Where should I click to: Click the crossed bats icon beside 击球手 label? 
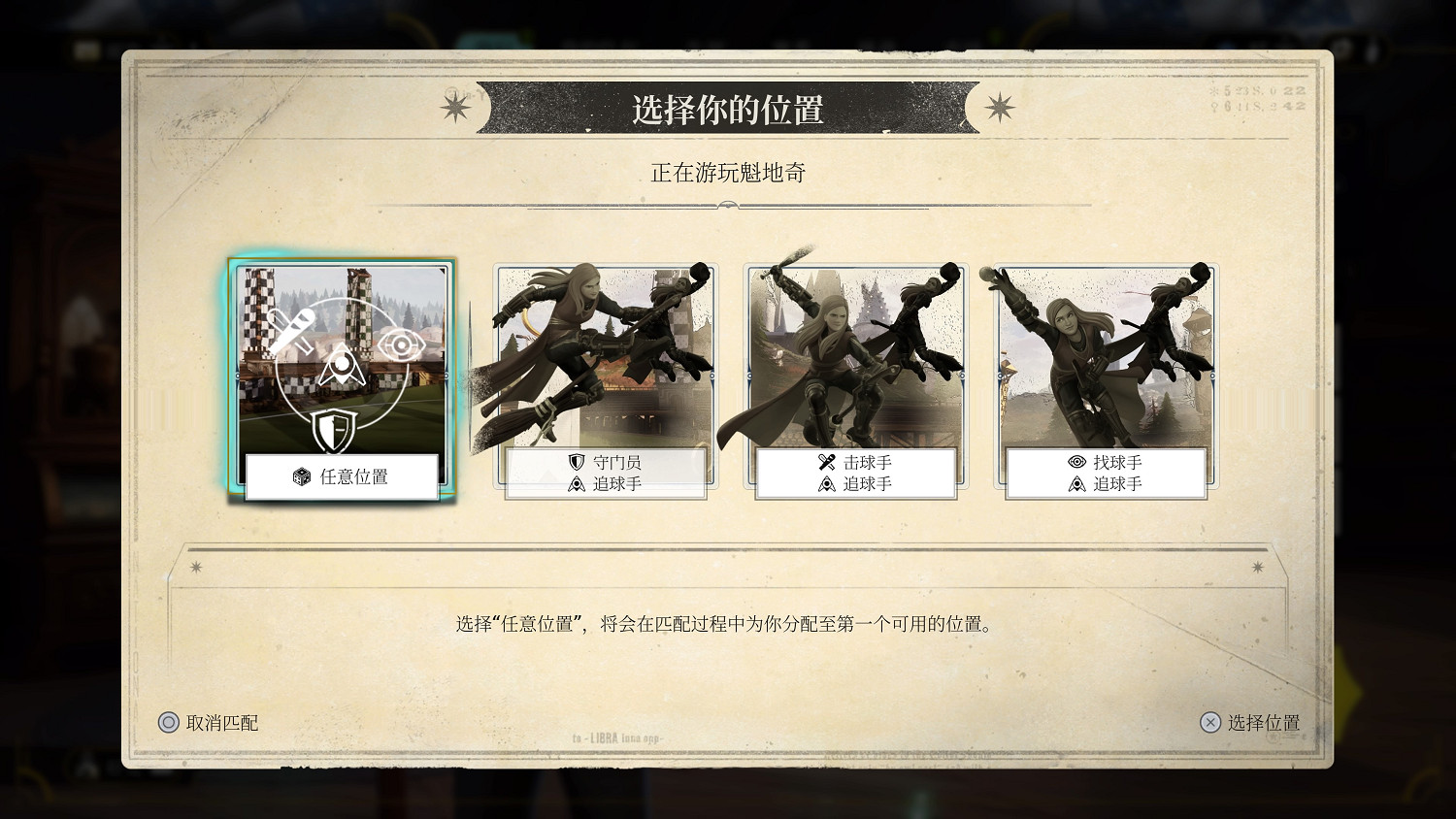[825, 462]
